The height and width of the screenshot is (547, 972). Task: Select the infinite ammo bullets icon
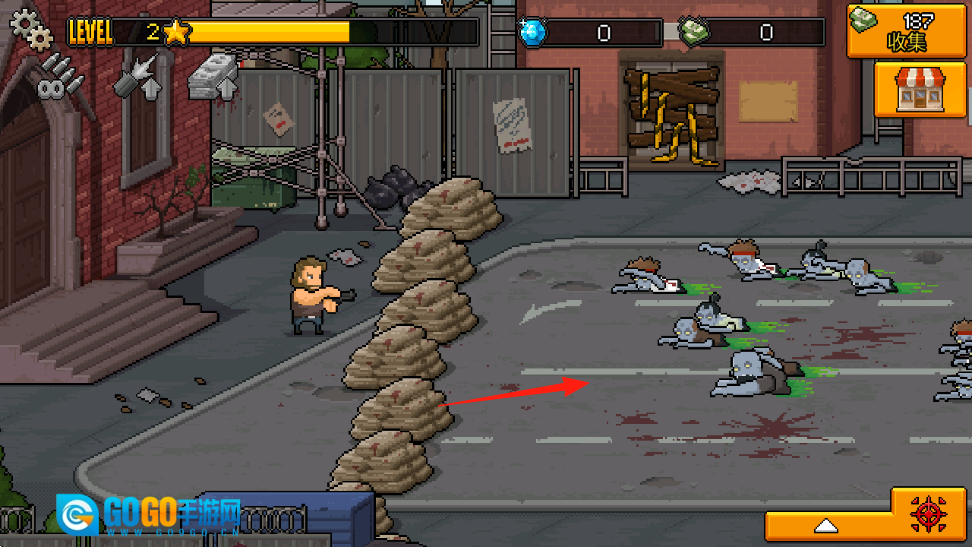[56, 76]
